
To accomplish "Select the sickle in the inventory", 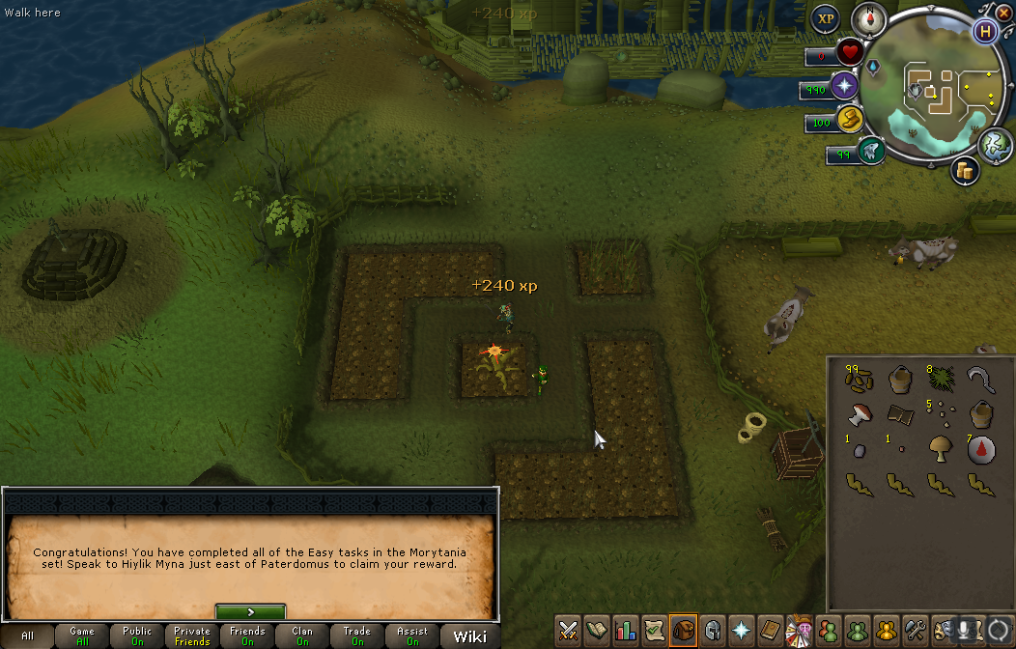I will (981, 380).
